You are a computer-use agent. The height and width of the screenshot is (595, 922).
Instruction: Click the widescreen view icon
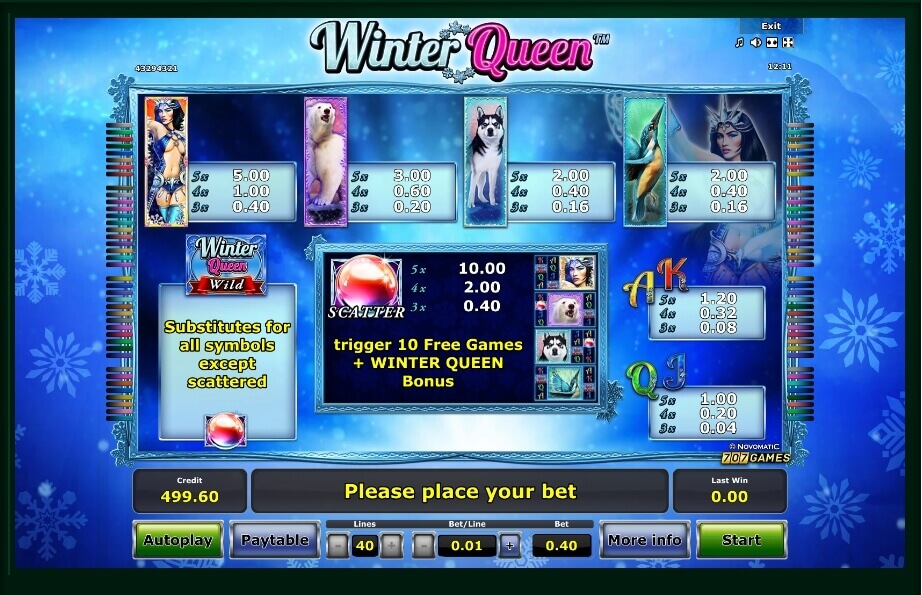pyautogui.click(x=772, y=42)
